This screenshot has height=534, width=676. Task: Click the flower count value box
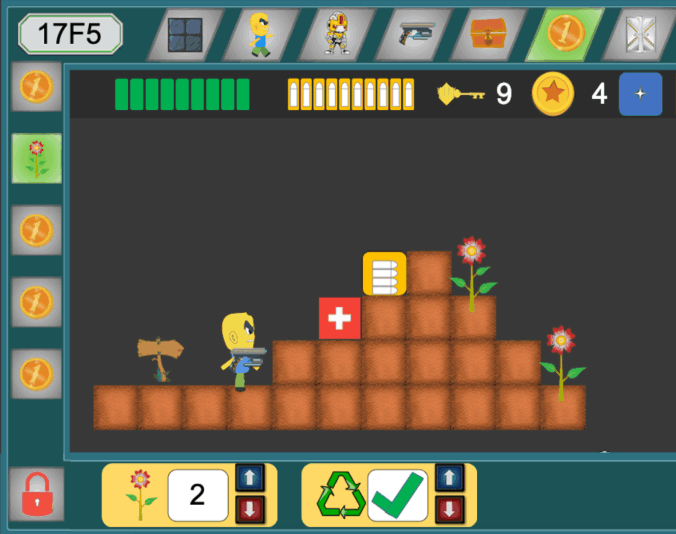(198, 495)
